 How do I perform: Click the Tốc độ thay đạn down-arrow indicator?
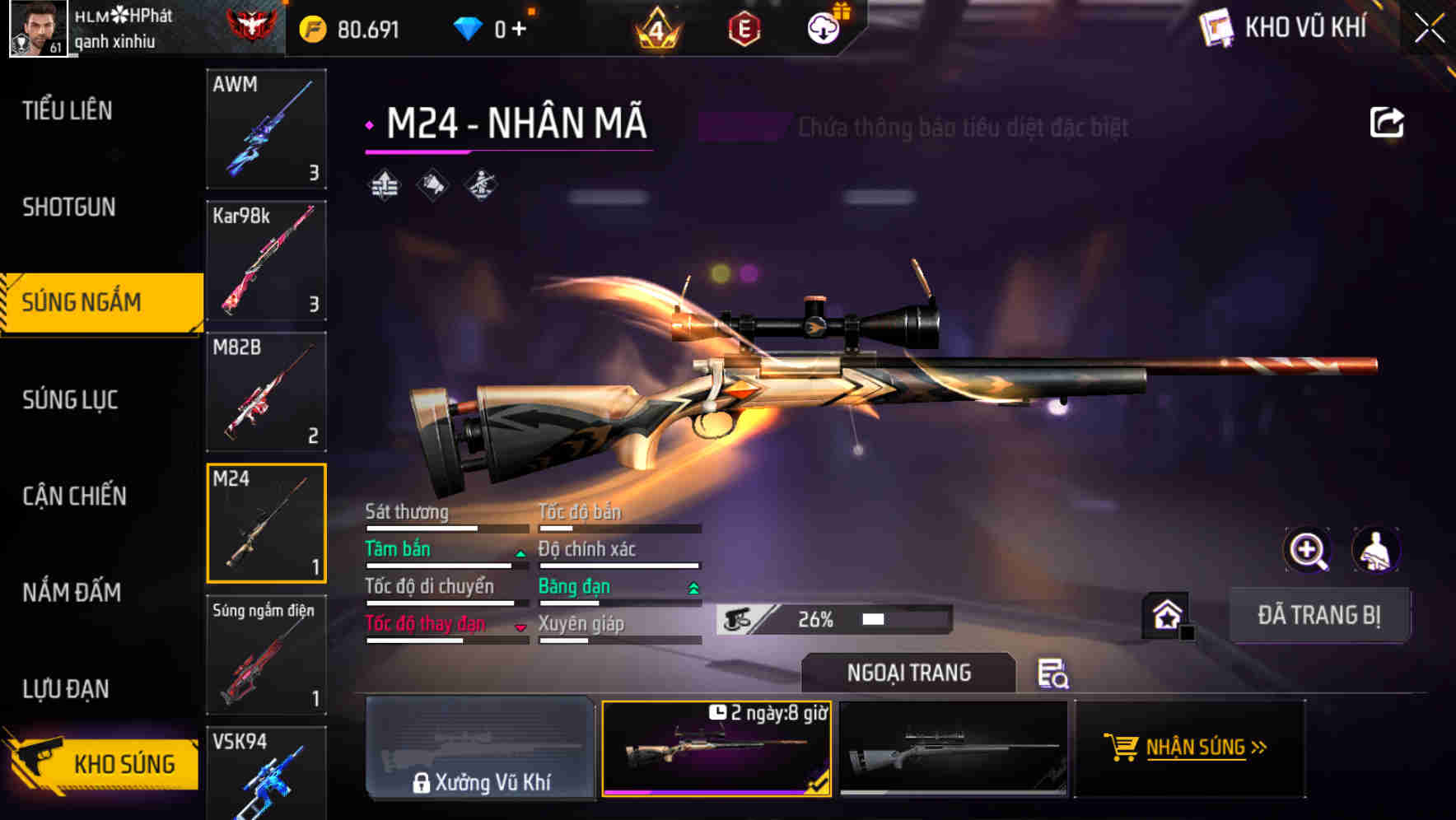point(520,628)
